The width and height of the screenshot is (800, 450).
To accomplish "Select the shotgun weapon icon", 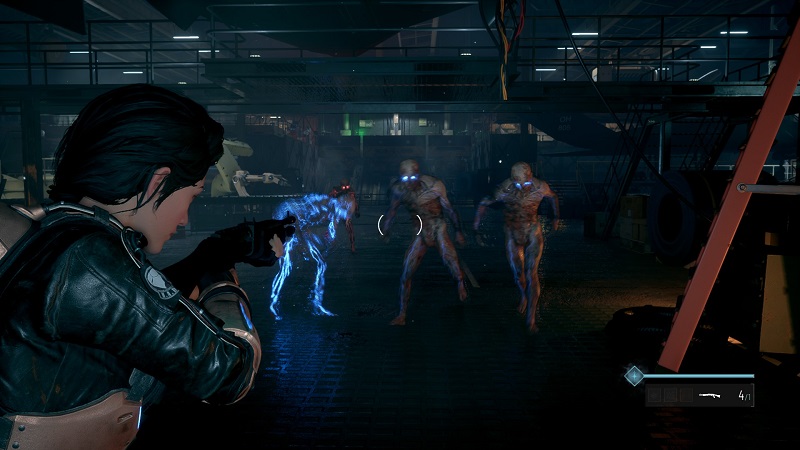I will tap(712, 396).
